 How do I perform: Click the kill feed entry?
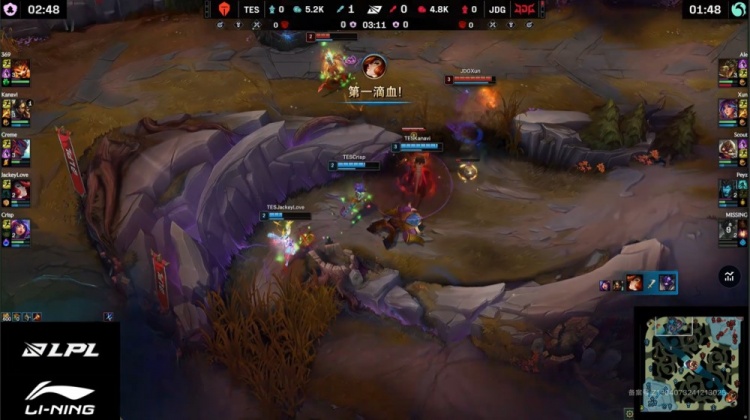[638, 284]
